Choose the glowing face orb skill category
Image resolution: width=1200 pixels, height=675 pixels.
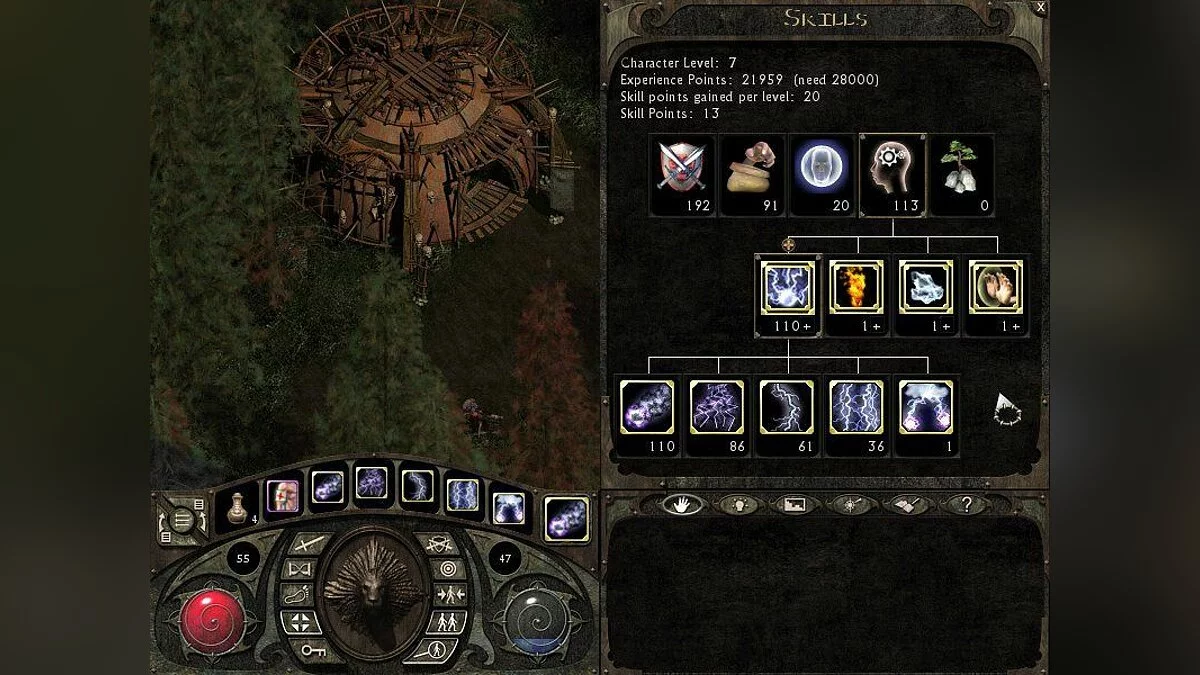click(x=821, y=166)
